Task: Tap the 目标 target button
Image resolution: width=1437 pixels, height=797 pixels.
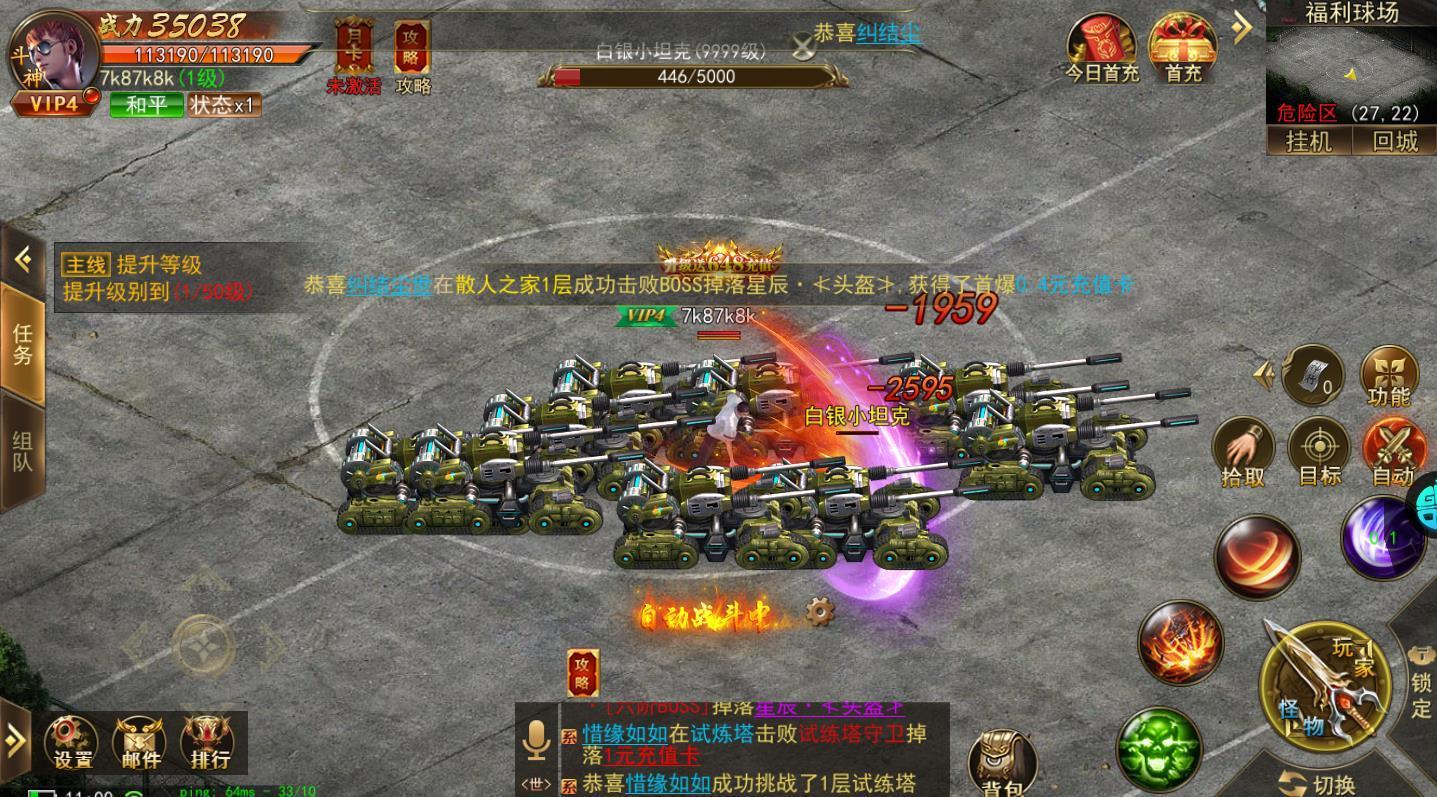Action: (1319, 452)
